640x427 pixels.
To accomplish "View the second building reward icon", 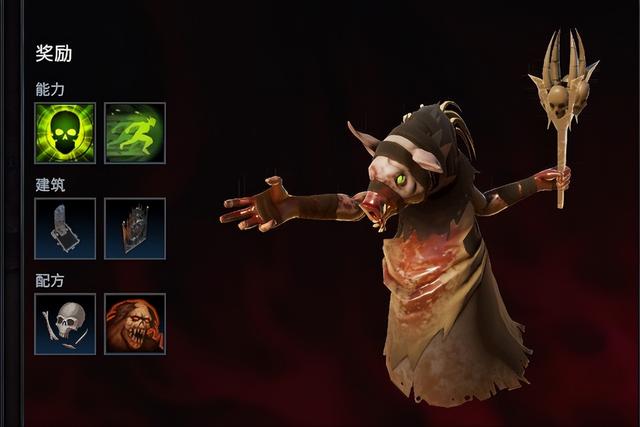I will pos(135,228).
